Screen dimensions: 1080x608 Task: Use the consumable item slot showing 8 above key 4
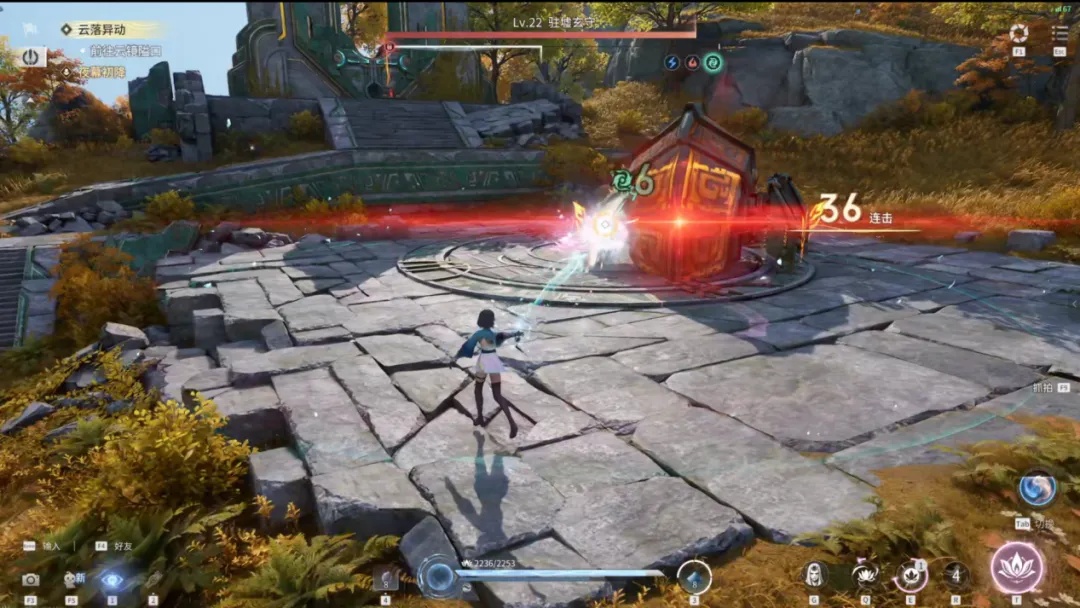pyautogui.click(x=385, y=578)
